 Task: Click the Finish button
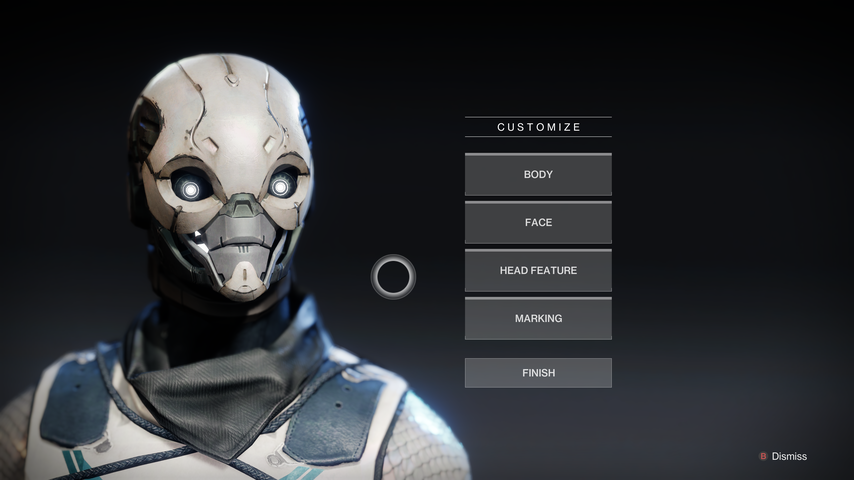[x=538, y=373]
